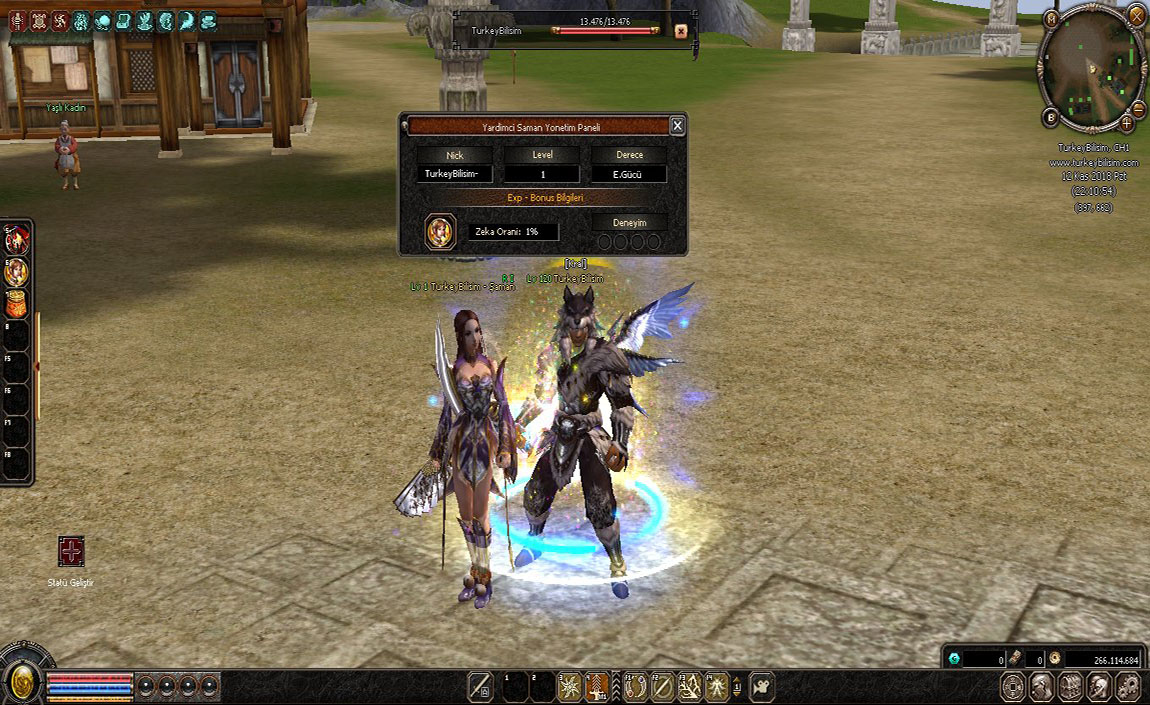Select the shaman portrait icon in the panel
Image resolution: width=1150 pixels, height=705 pixels.
(439, 231)
